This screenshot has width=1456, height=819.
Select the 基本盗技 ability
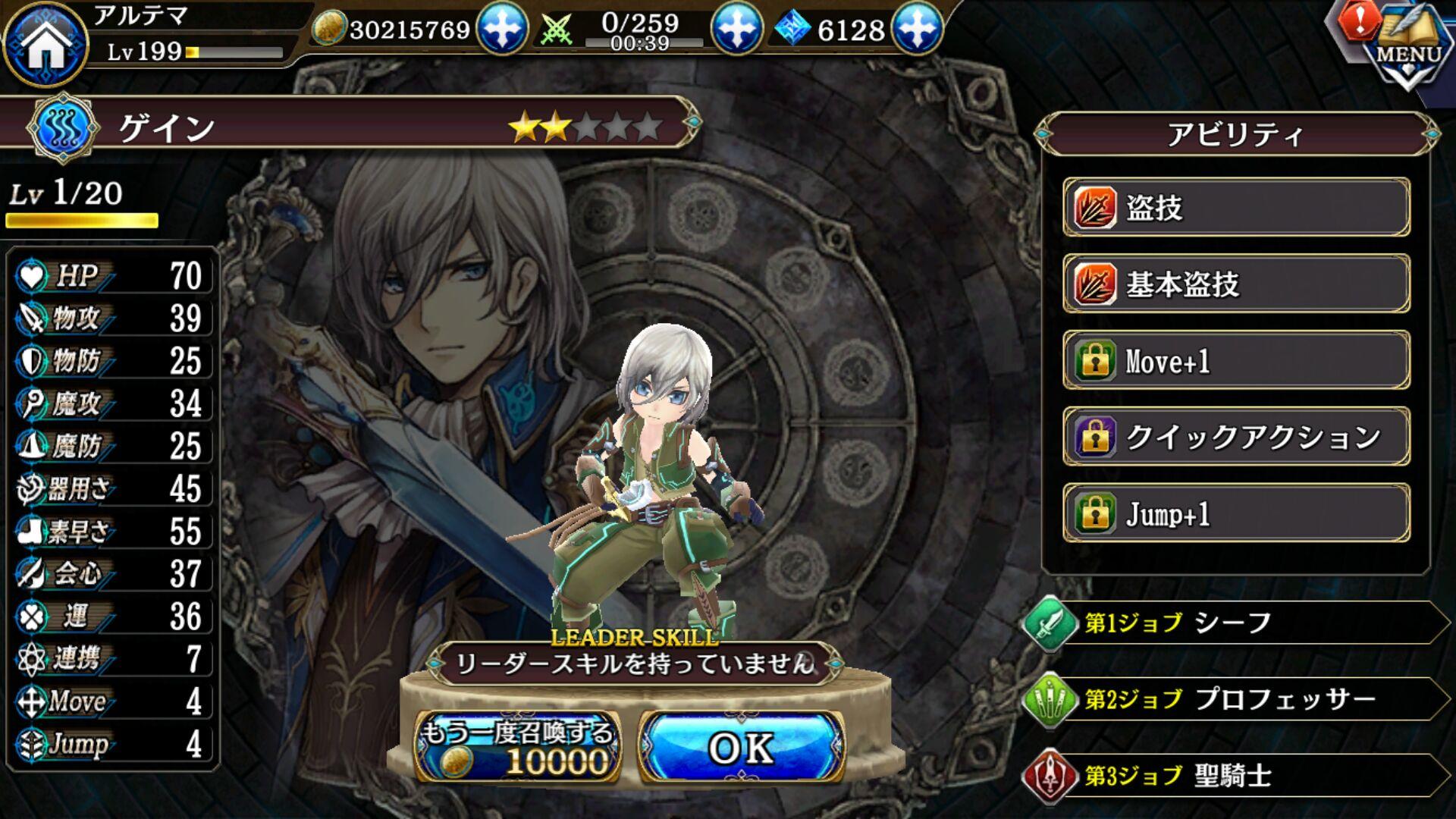tap(1236, 284)
